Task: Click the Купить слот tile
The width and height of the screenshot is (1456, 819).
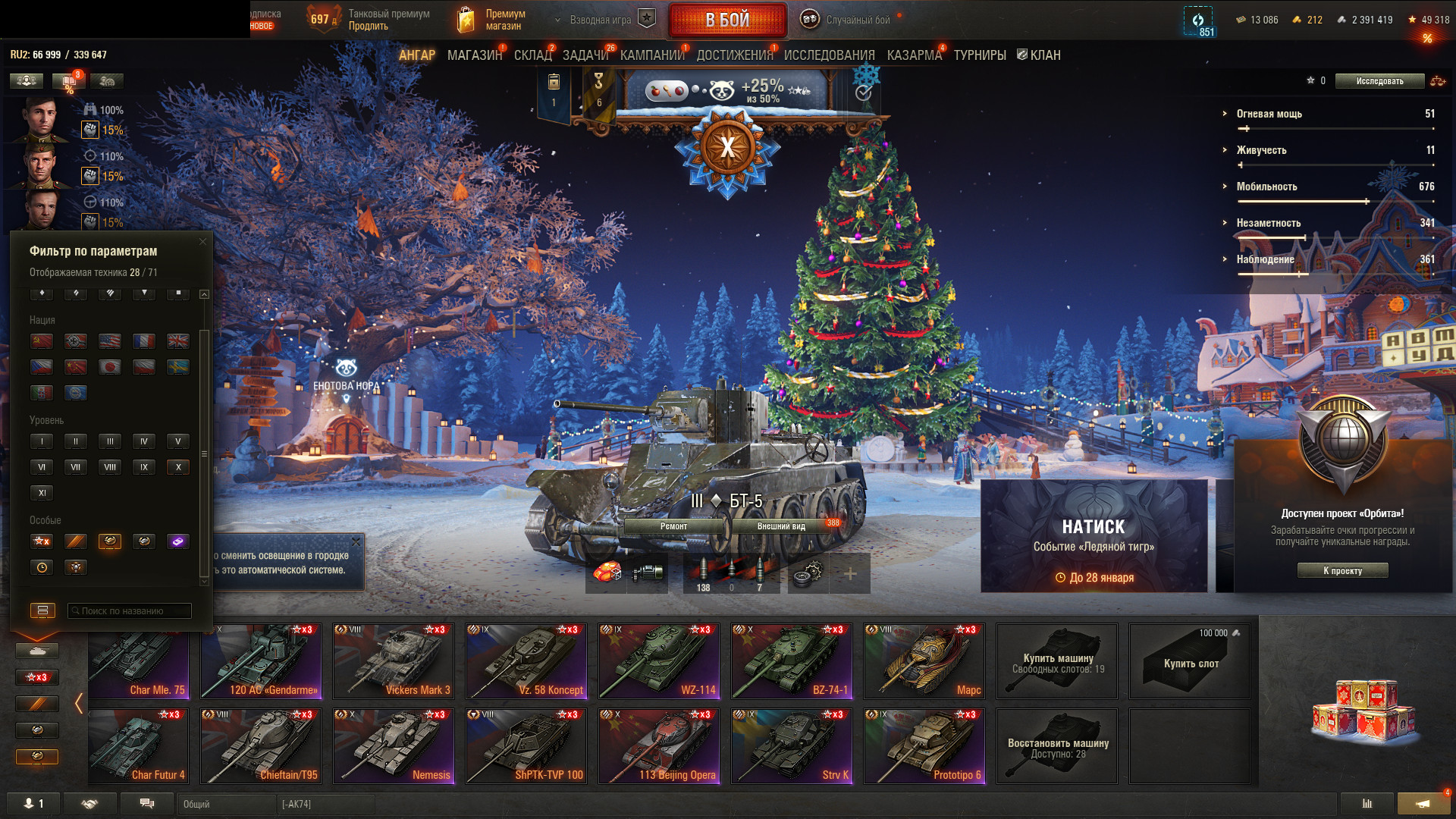Action: (1189, 662)
